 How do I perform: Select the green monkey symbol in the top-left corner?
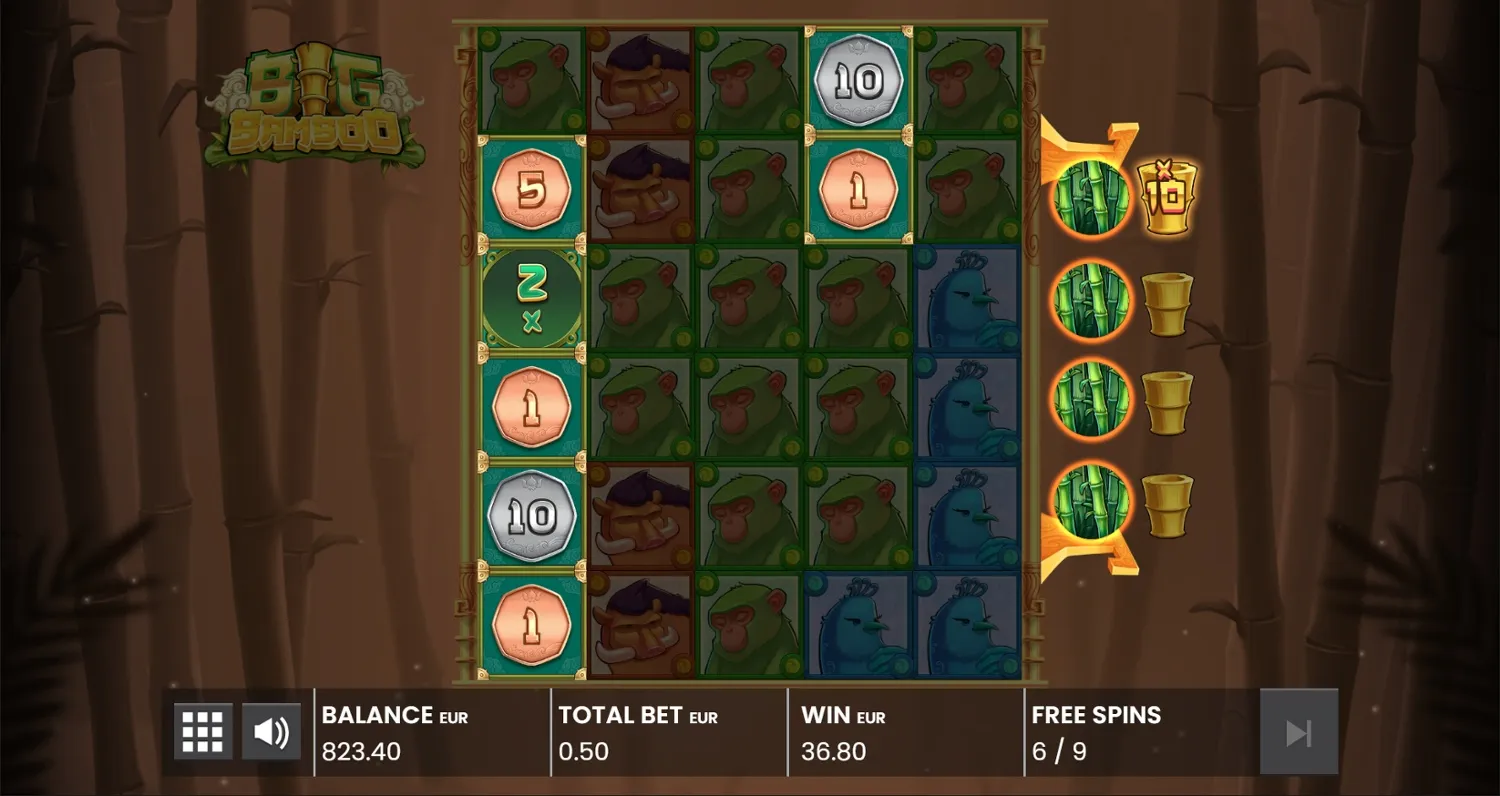pos(533,78)
